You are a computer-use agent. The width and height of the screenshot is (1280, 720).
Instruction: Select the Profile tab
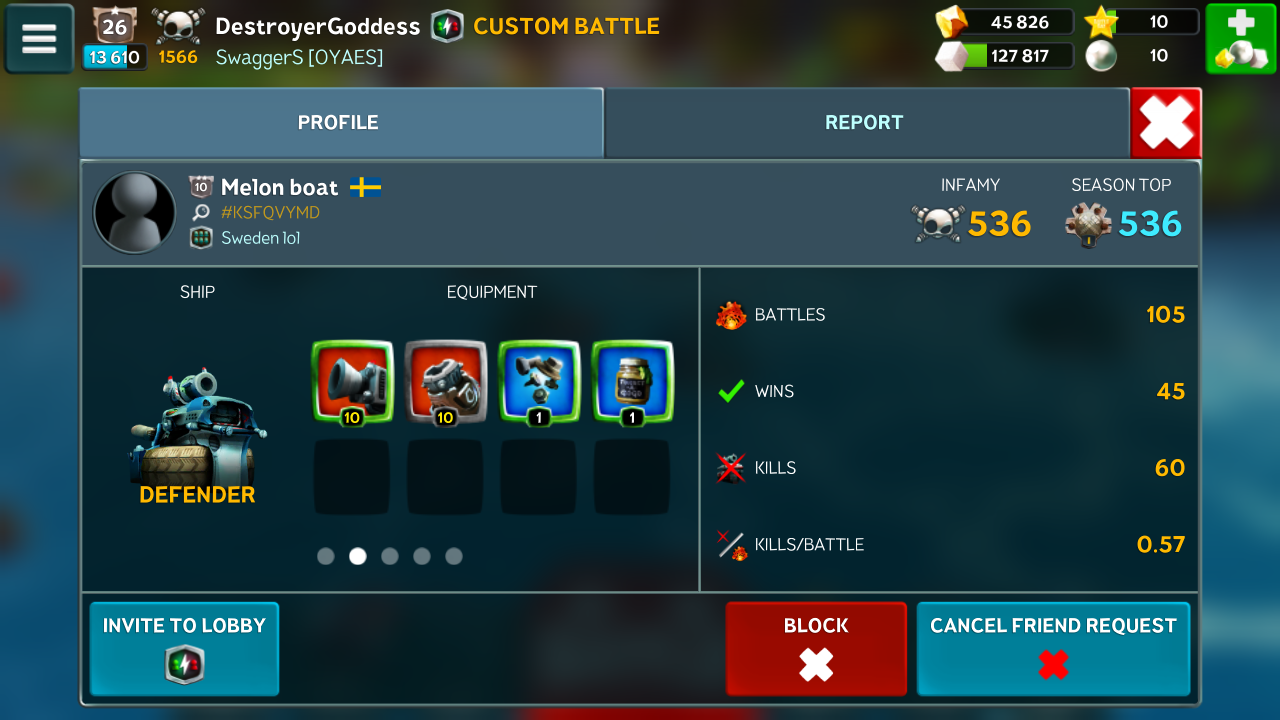pyautogui.click(x=338, y=123)
